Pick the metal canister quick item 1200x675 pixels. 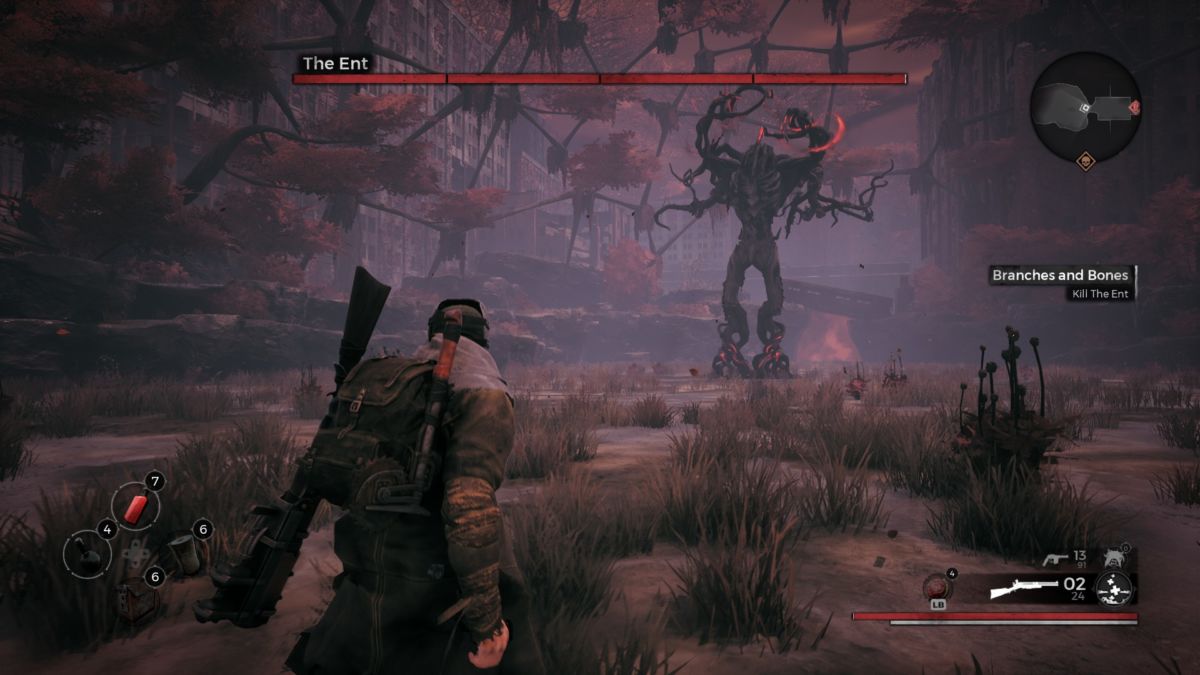(184, 552)
